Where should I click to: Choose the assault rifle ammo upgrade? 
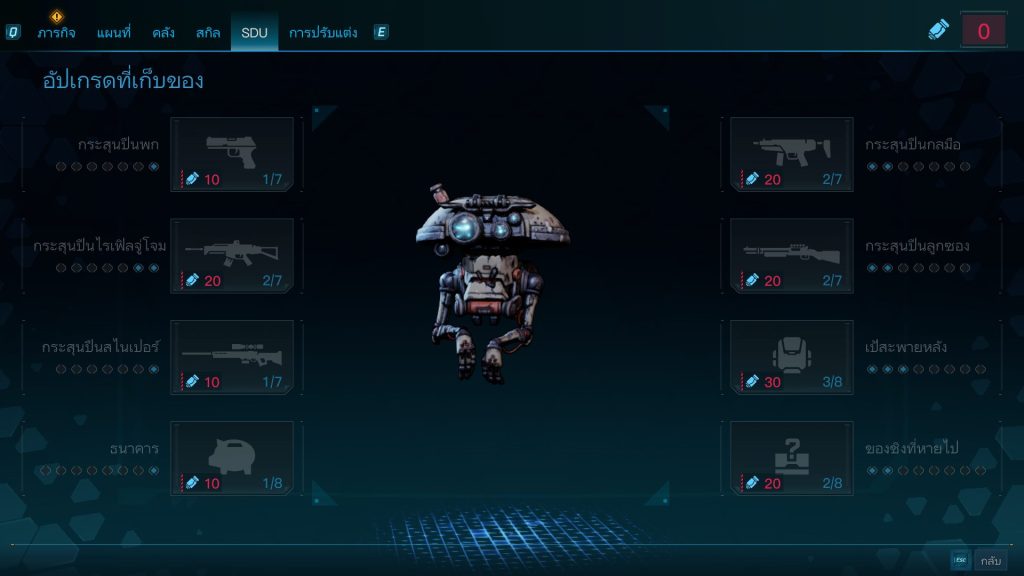click(232, 255)
